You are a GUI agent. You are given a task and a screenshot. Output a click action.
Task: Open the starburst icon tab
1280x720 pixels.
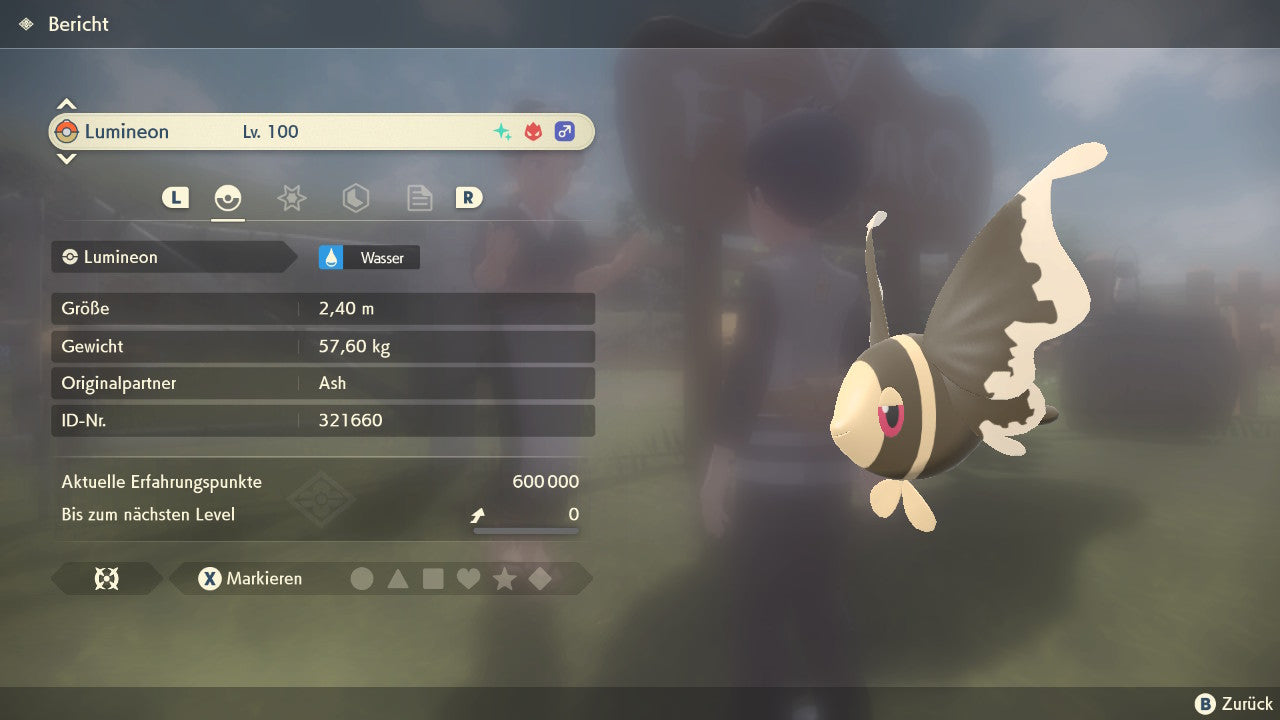pos(291,198)
